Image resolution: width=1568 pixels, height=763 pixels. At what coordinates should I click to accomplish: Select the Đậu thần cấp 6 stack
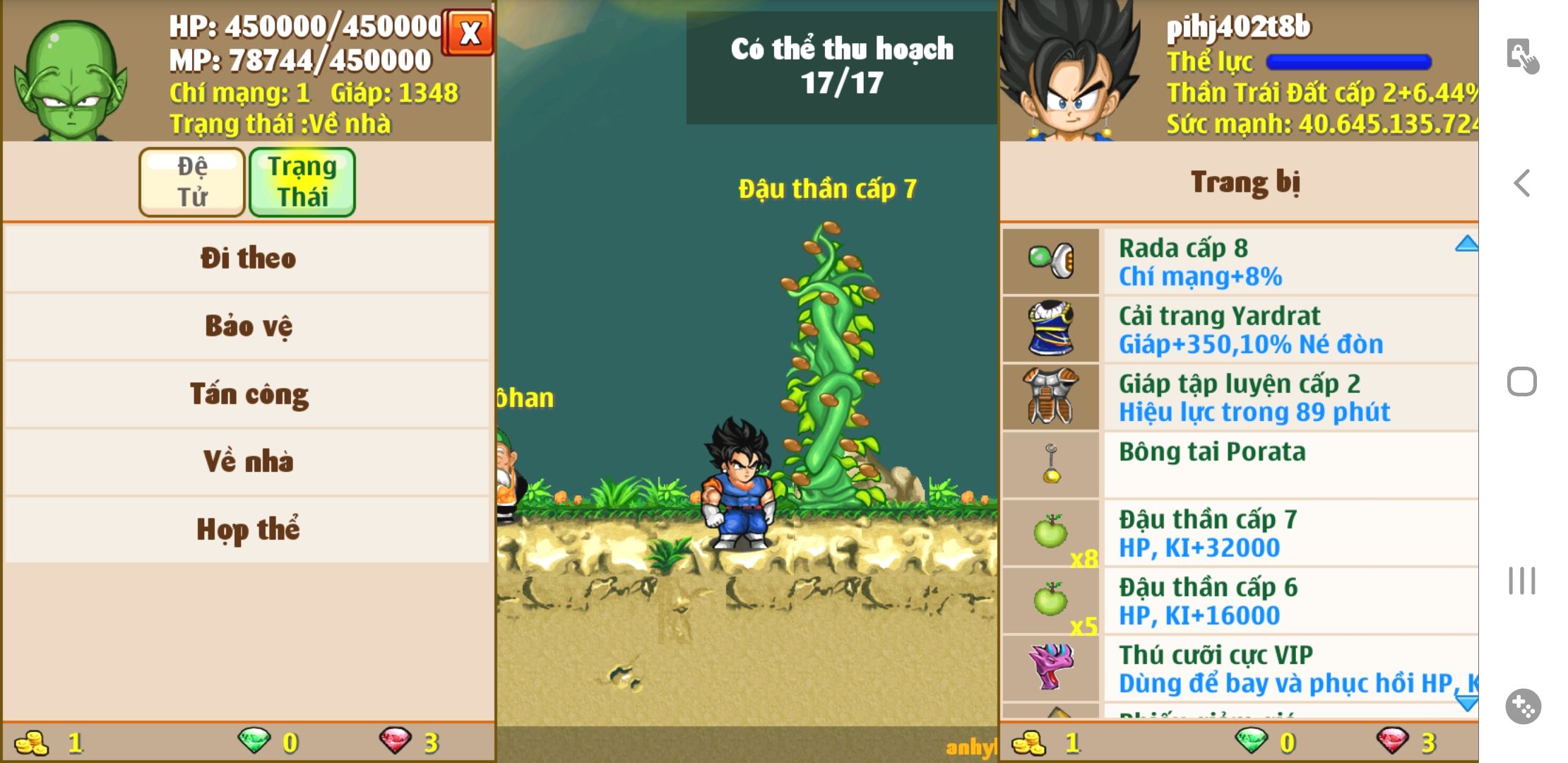click(1240, 601)
